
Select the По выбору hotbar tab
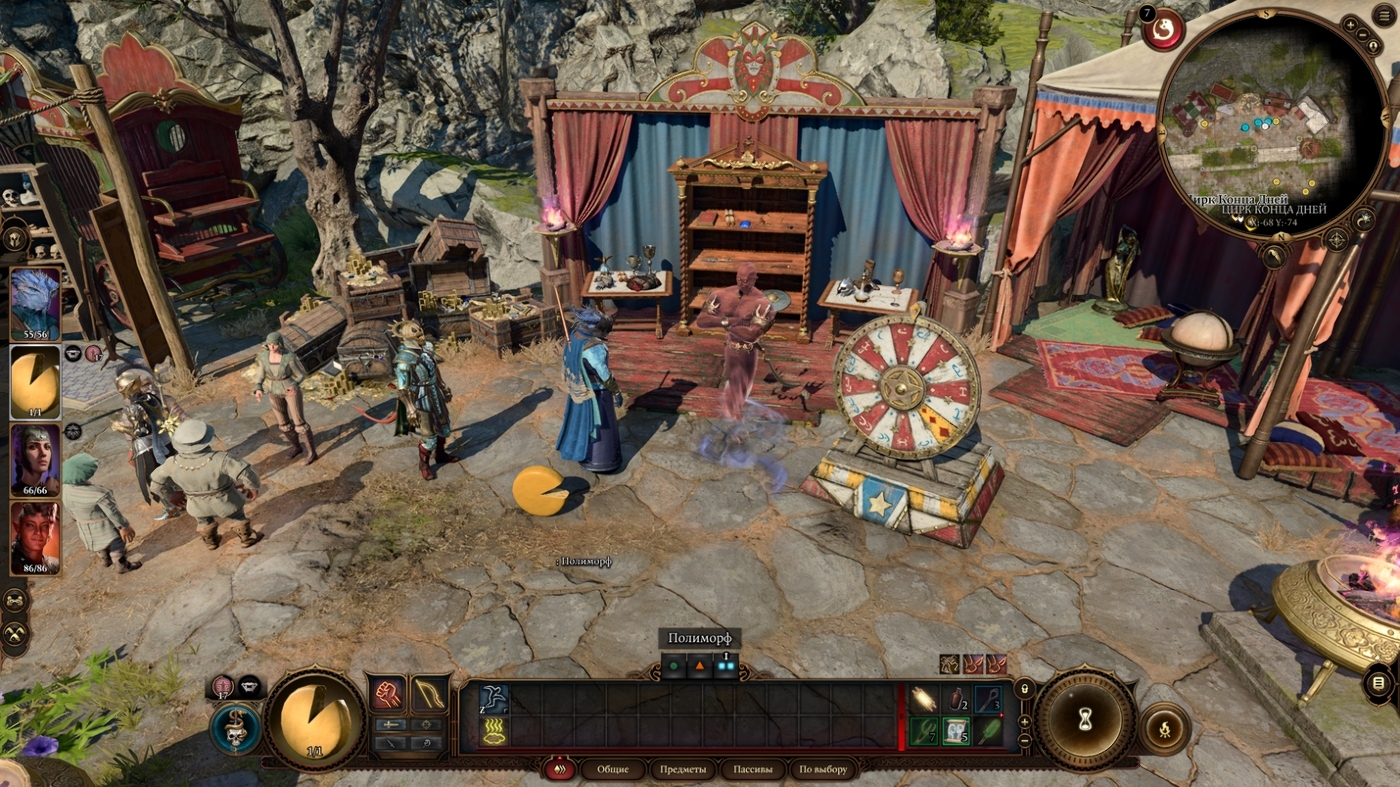823,769
